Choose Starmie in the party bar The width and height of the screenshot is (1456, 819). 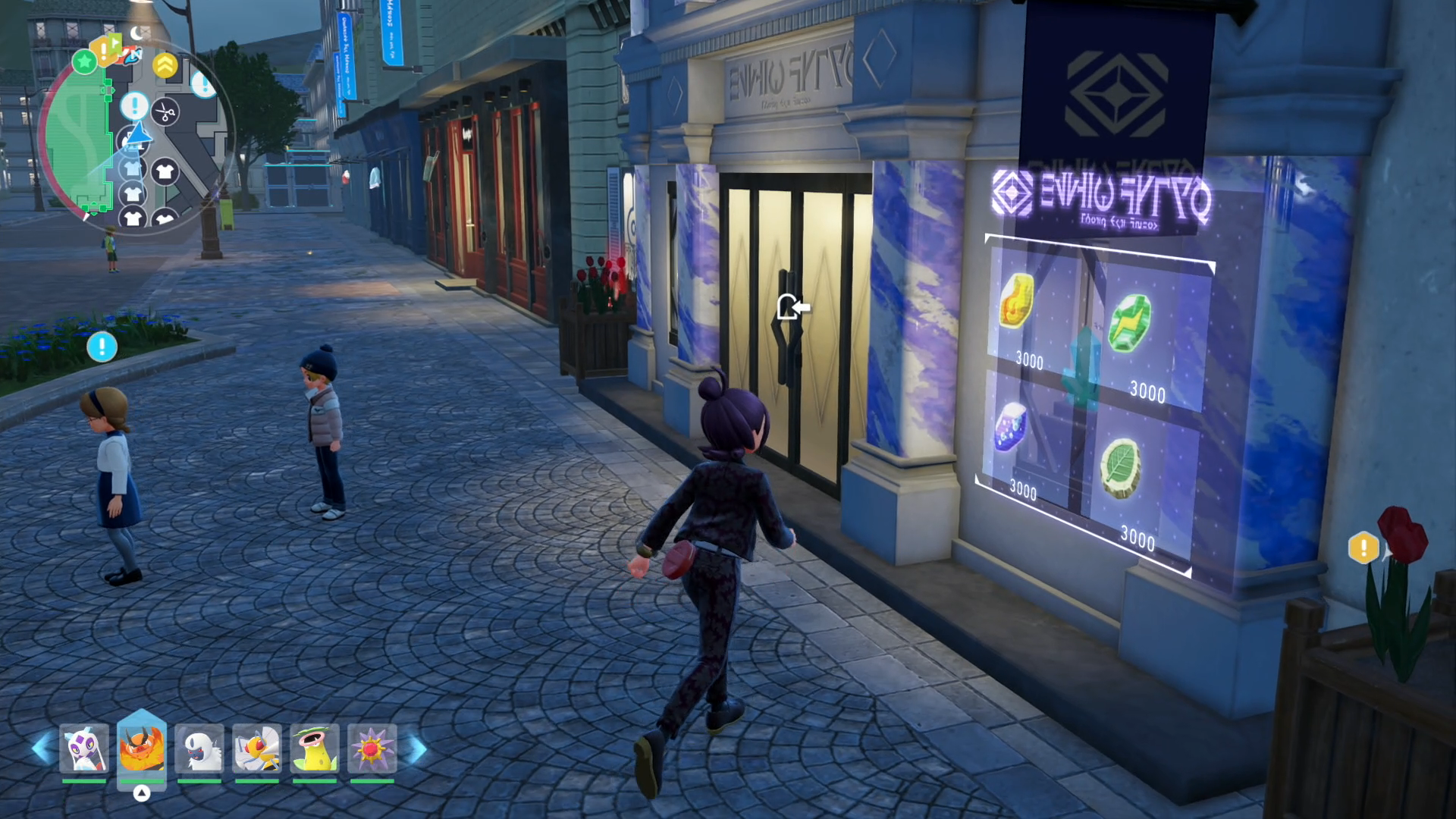[372, 748]
